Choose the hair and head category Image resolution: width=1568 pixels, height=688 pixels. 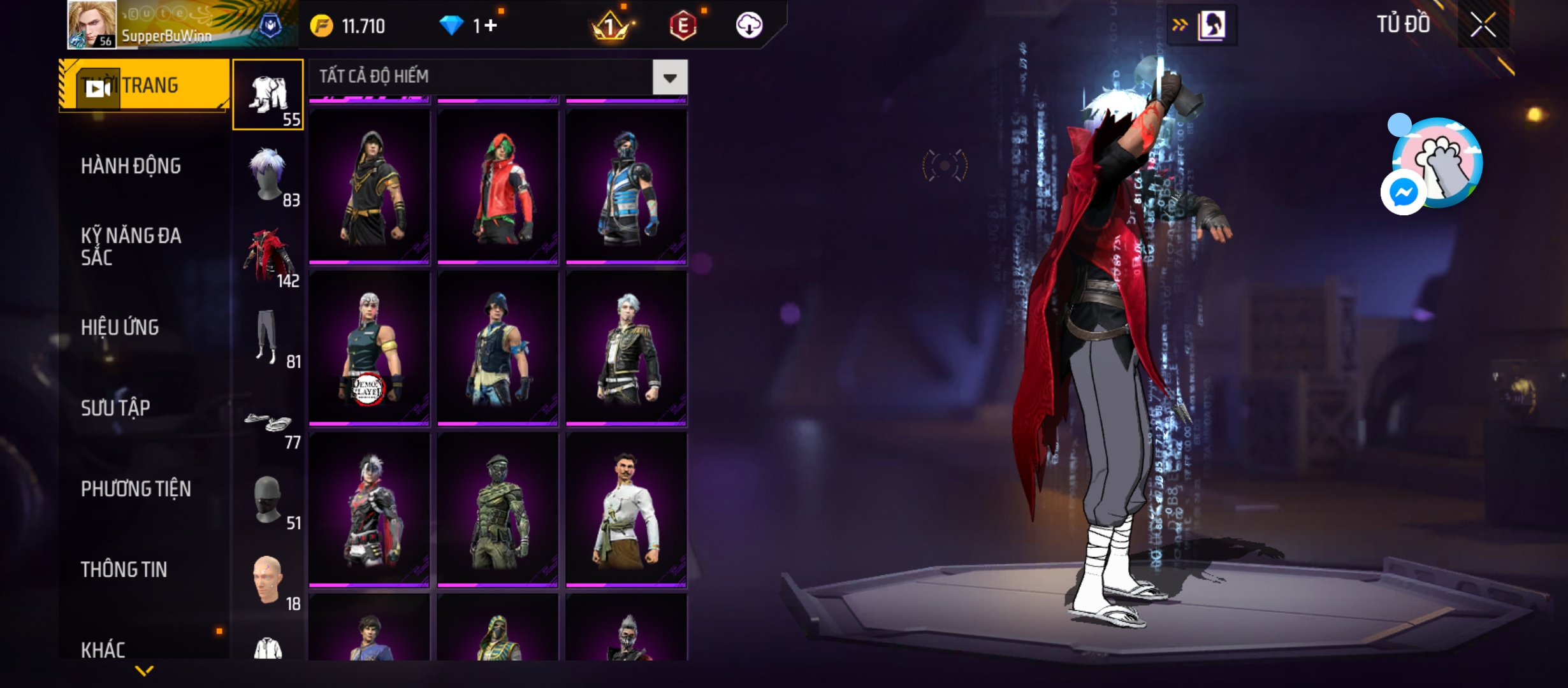click(x=268, y=176)
